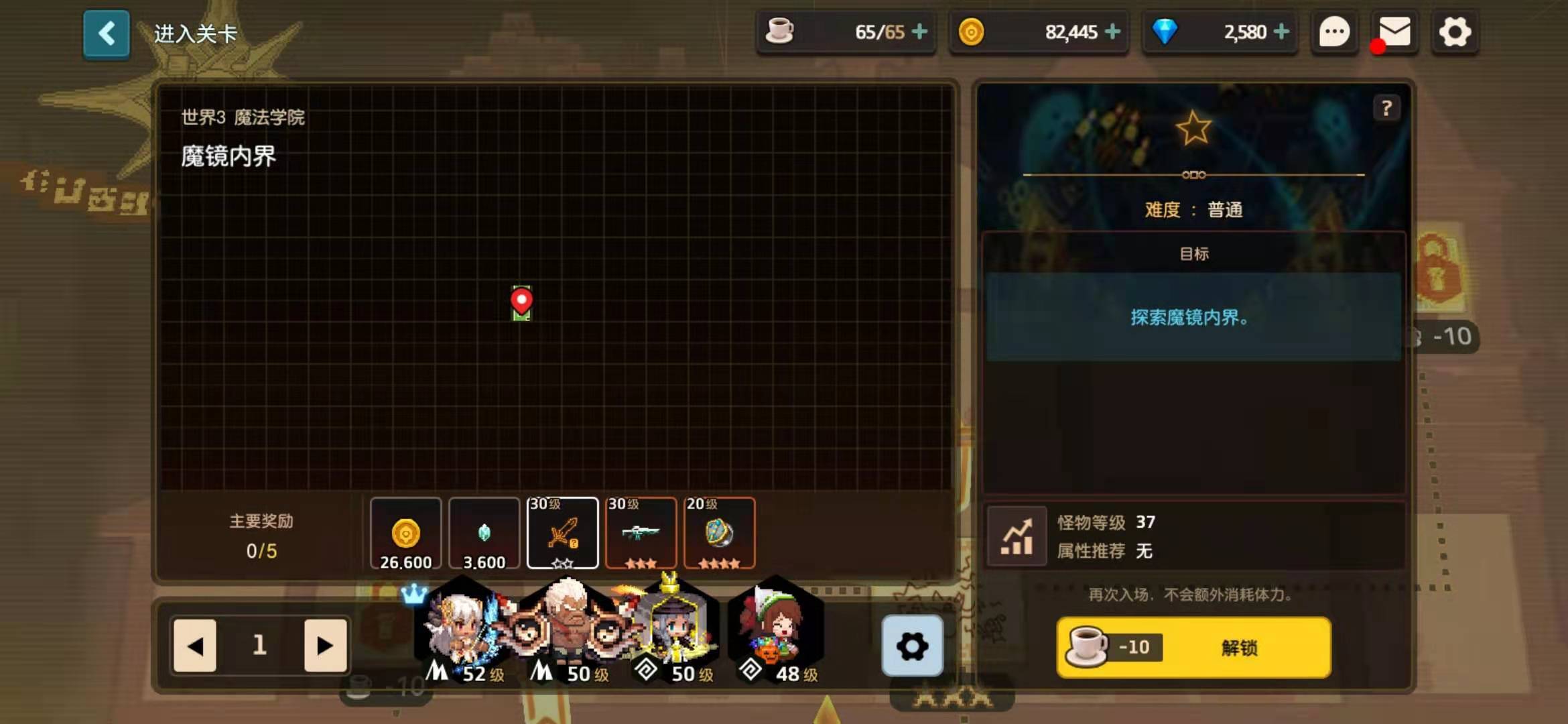Open the party settings gear
The image size is (1568, 724).
912,646
